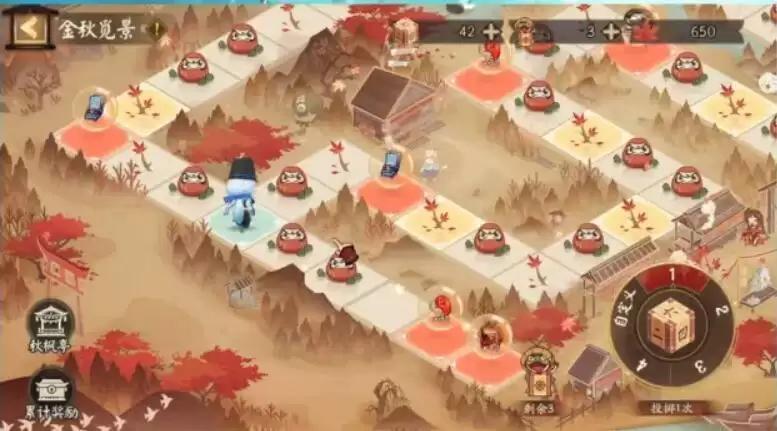The height and width of the screenshot is (431, 777).
Task: Open the 秋枫亭 pavilion menu
Action: click(x=49, y=324)
